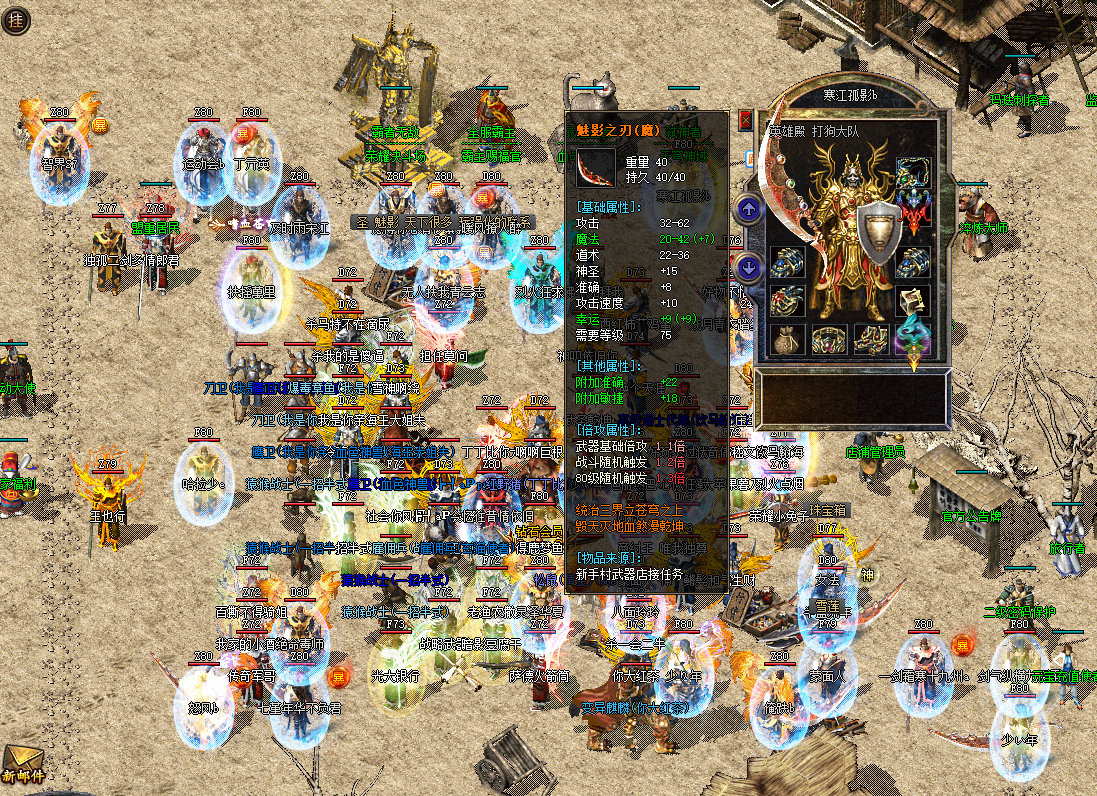Toggle the round 挂 auto-play button
Screen dimensions: 1097x796
pos(15,21)
